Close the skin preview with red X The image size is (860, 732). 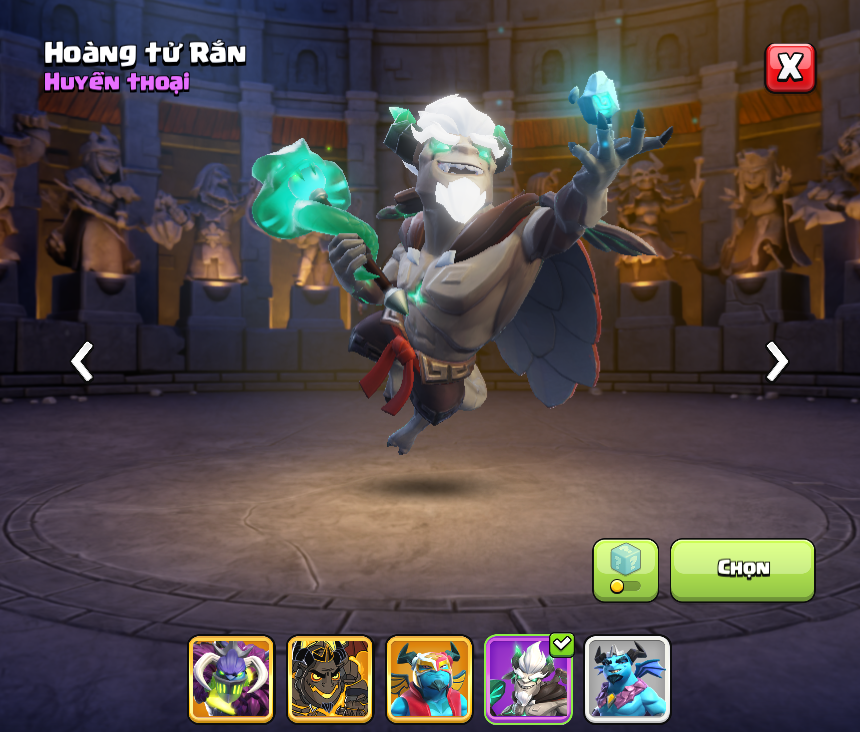790,68
